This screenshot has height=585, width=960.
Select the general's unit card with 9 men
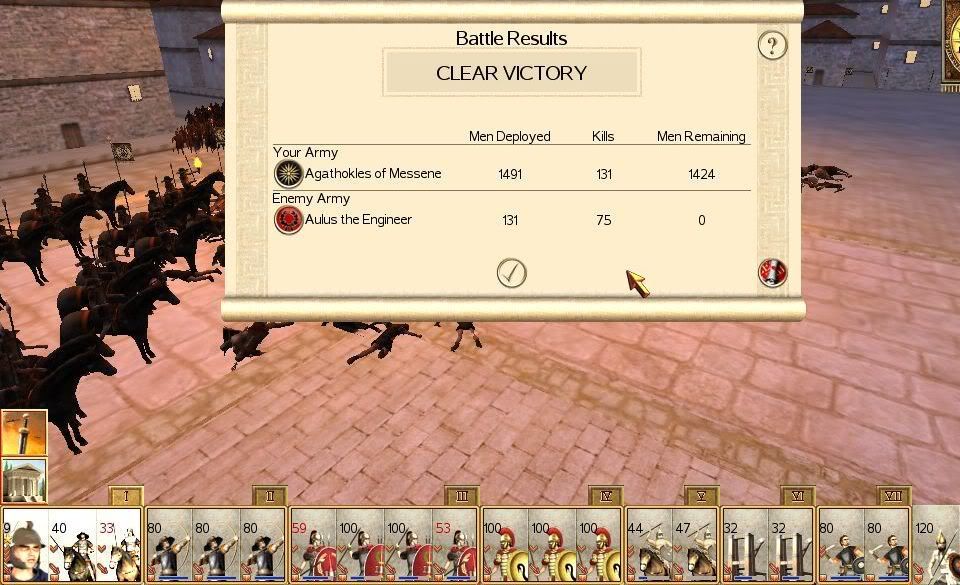(24, 547)
